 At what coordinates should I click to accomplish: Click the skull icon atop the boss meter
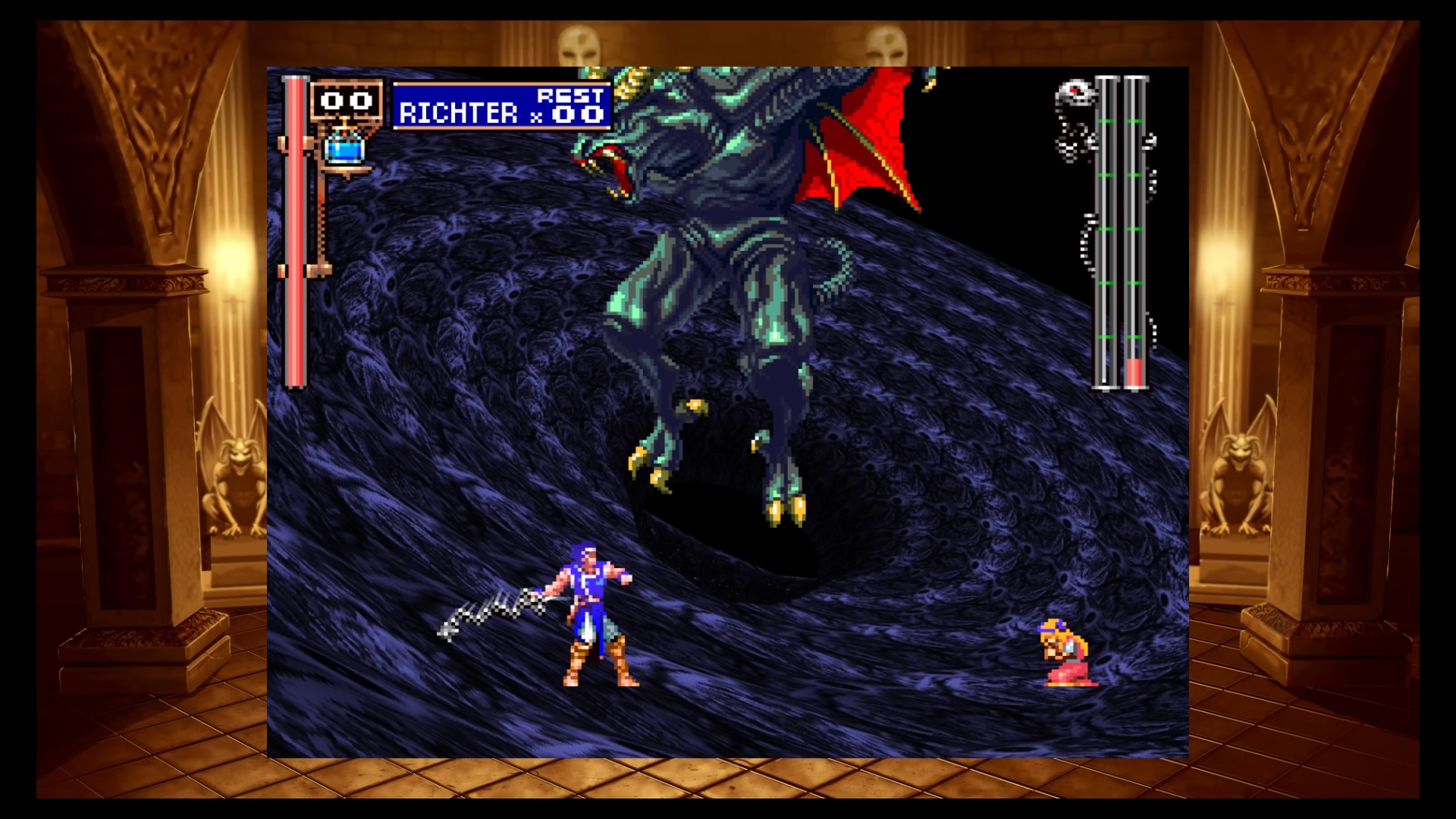[x=1075, y=93]
